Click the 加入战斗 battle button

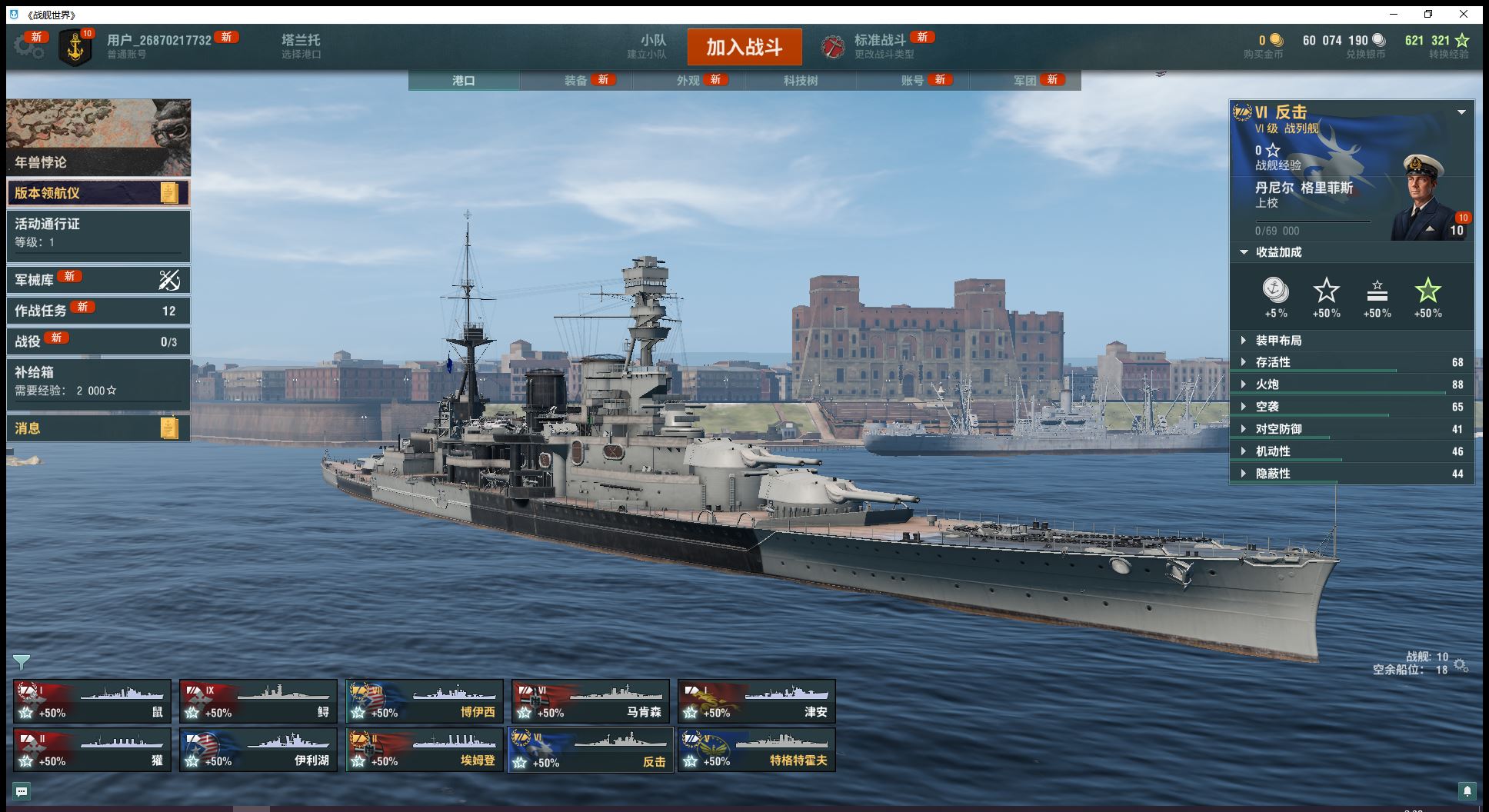point(744,47)
